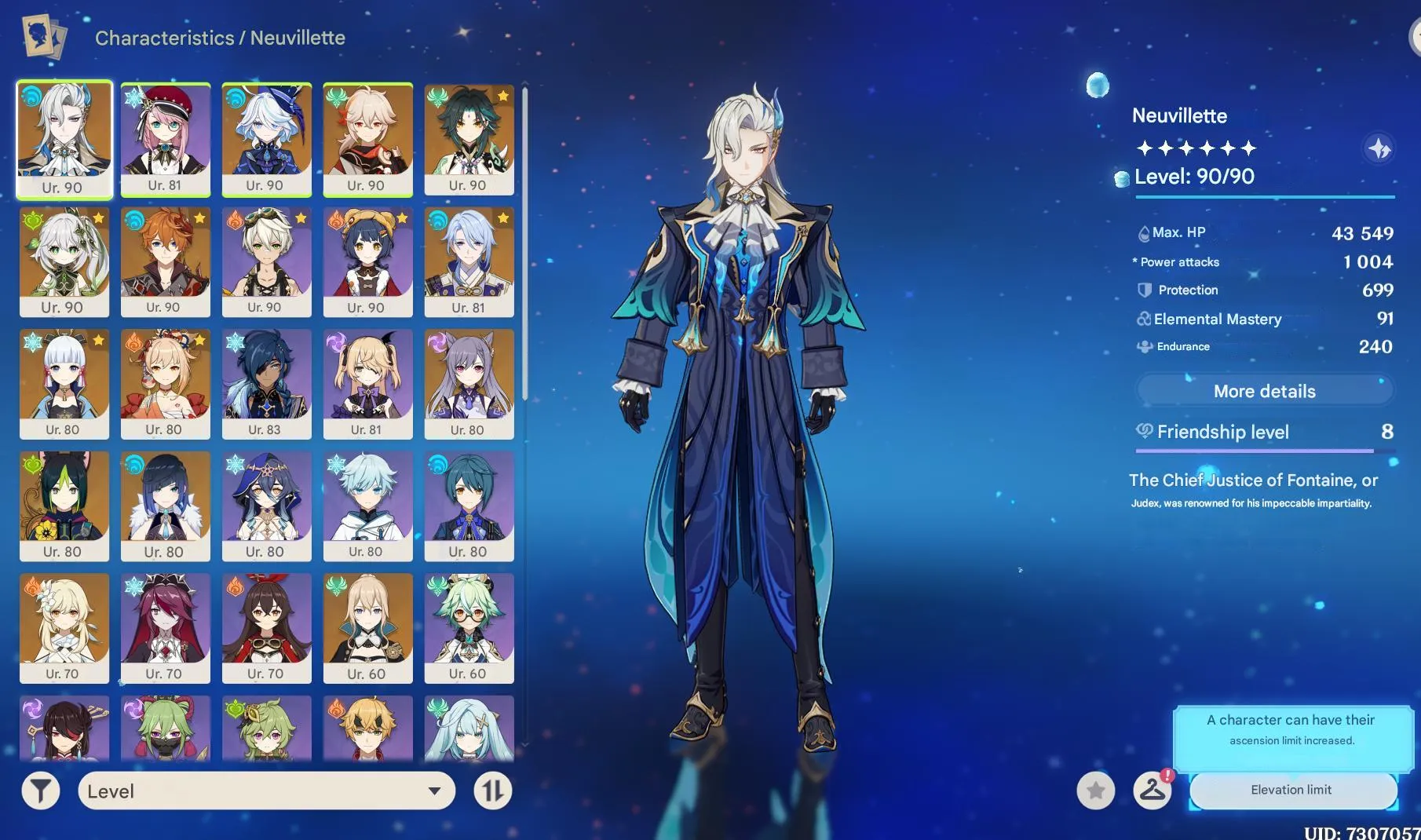1421x840 pixels.
Task: Click the Friendship level heart icon
Action: [1144, 431]
